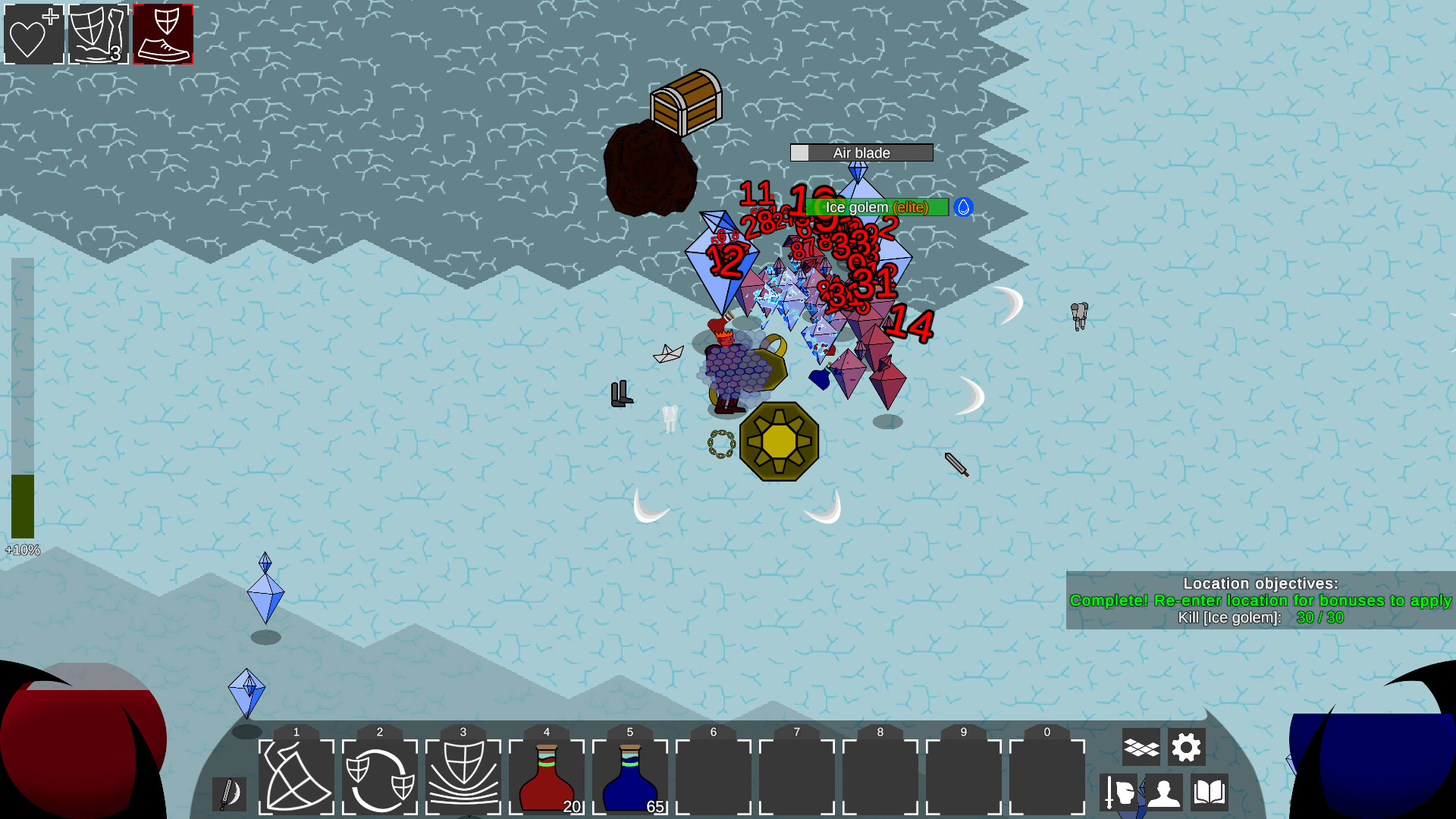Image resolution: width=1456 pixels, height=819 pixels.
Task: Select the Ice golem (elite) nameplate
Action: click(876, 206)
